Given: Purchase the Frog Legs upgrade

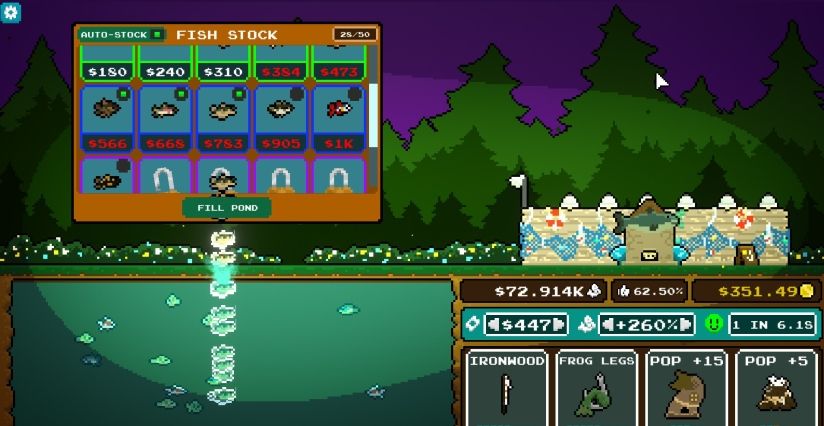Looking at the screenshot, I should click(596, 388).
